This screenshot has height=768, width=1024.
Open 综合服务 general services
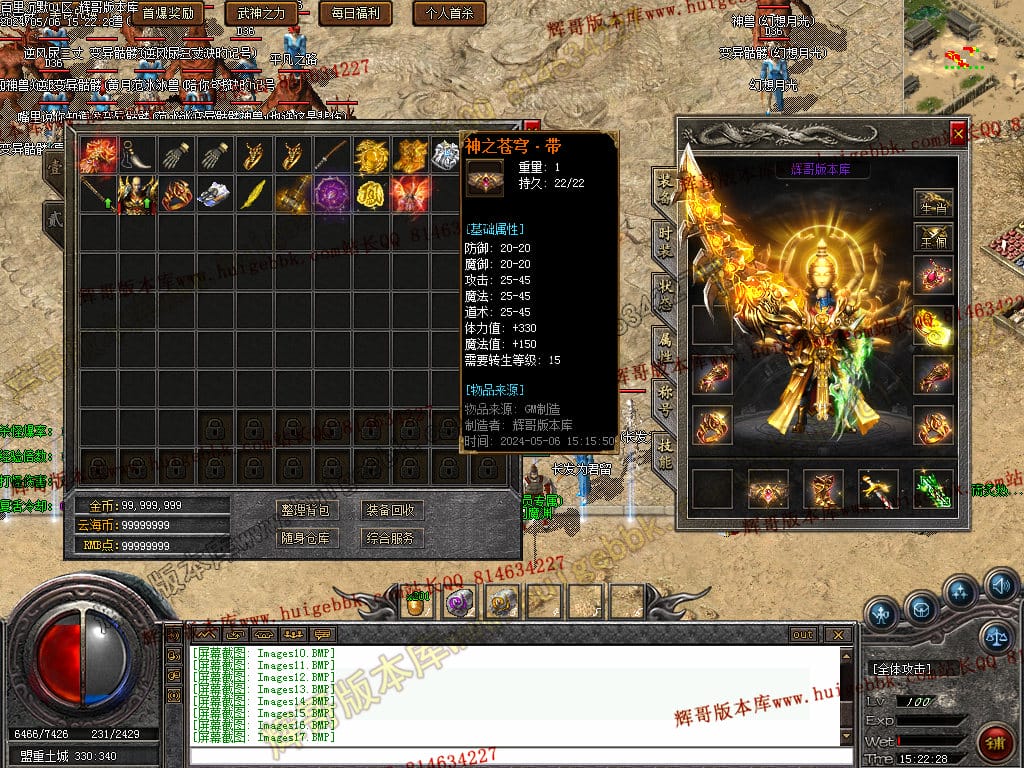(390, 538)
